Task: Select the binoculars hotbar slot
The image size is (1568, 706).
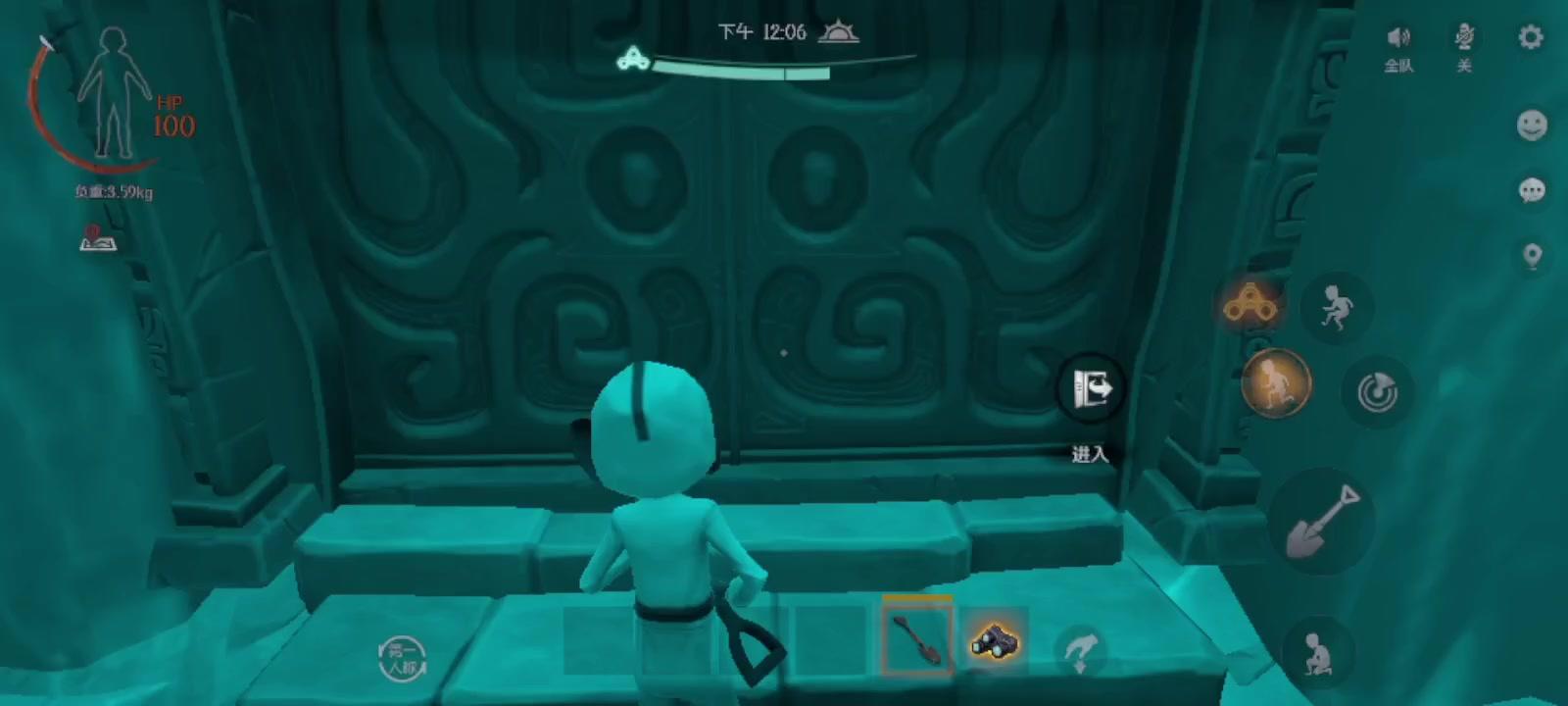Action: pyautogui.click(x=995, y=641)
